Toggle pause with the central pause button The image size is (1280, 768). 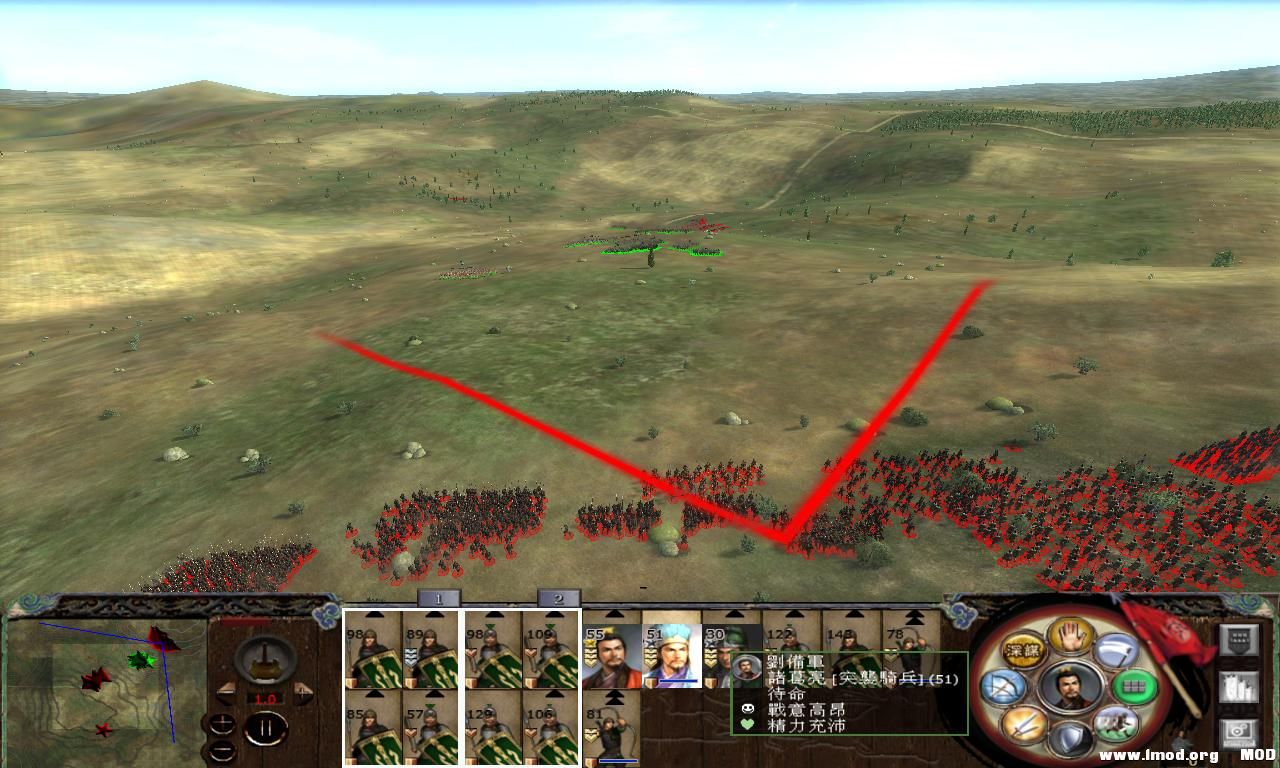pos(266,726)
